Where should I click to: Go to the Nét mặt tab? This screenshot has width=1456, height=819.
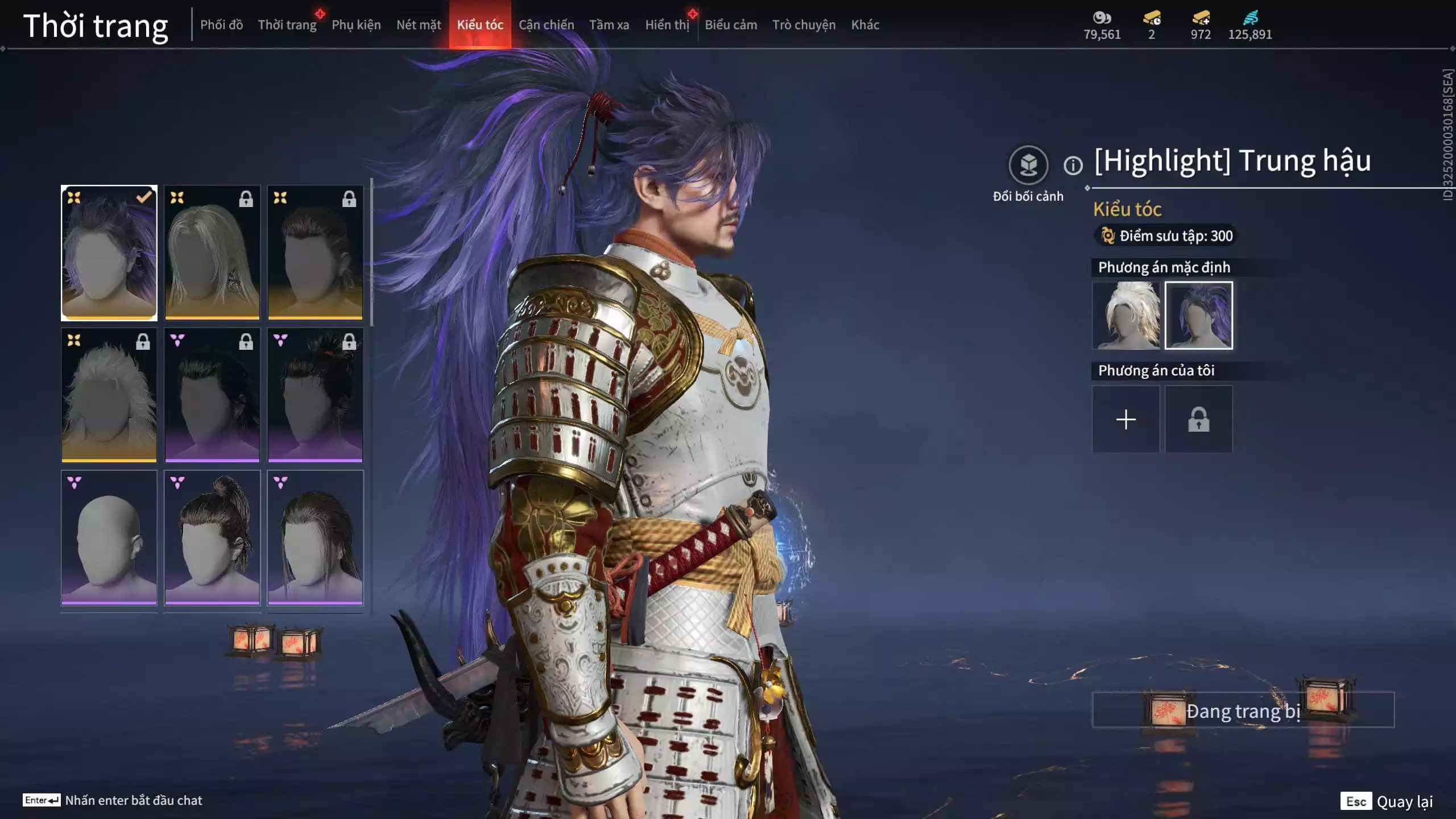419,25
